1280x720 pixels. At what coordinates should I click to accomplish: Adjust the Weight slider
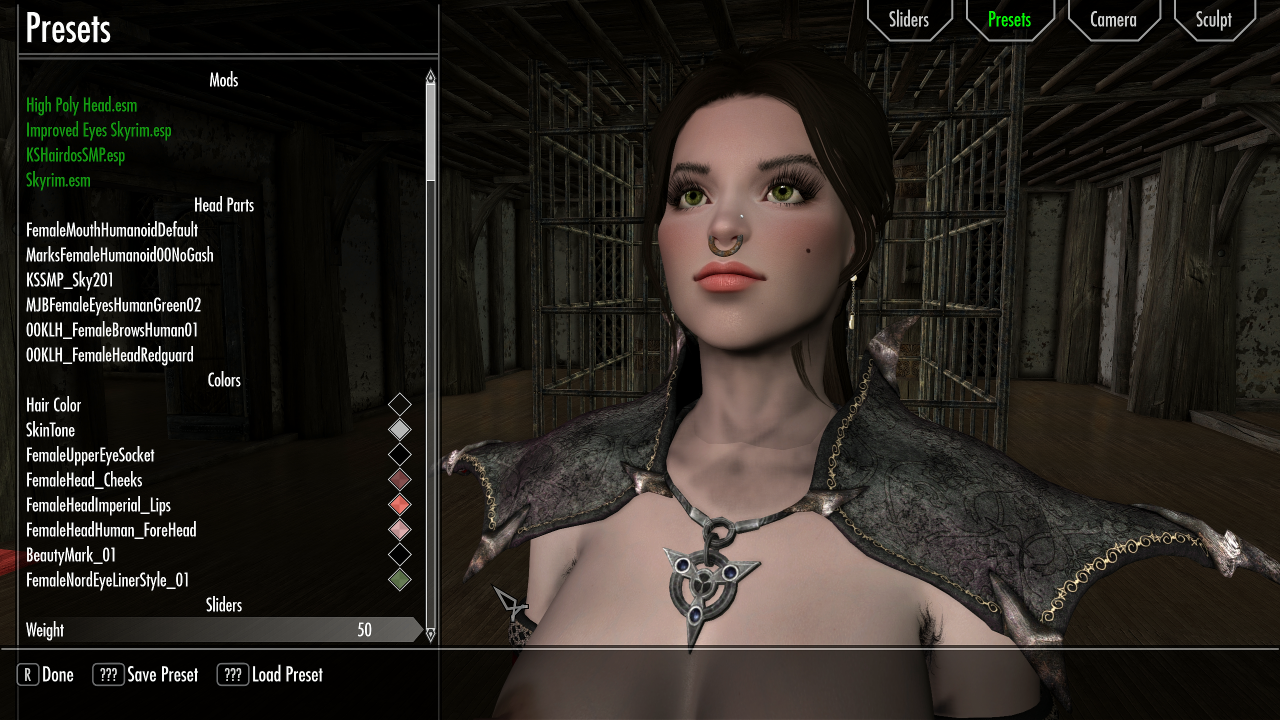click(x=220, y=630)
